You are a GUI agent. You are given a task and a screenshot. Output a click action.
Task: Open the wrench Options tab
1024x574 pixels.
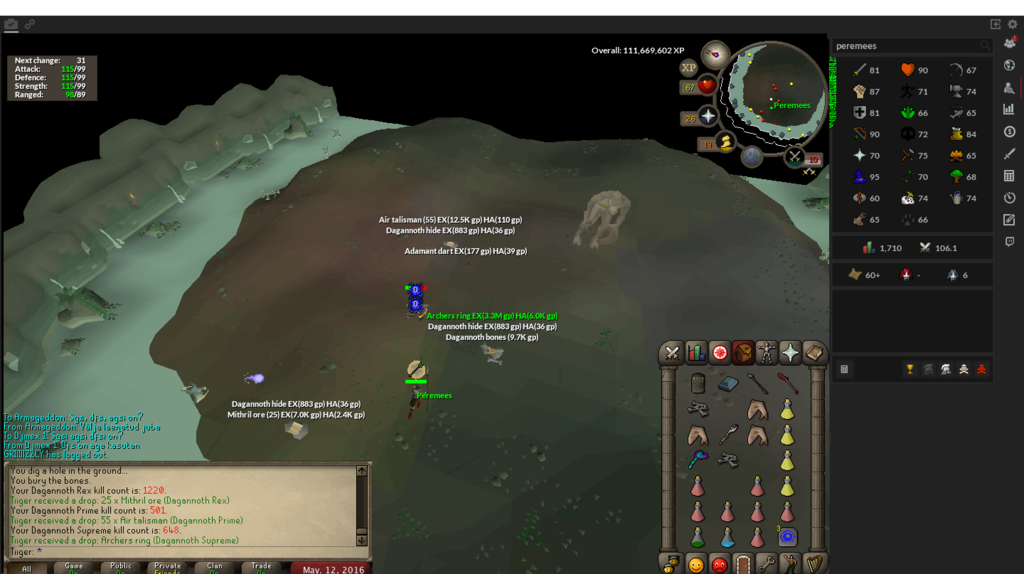(767, 564)
